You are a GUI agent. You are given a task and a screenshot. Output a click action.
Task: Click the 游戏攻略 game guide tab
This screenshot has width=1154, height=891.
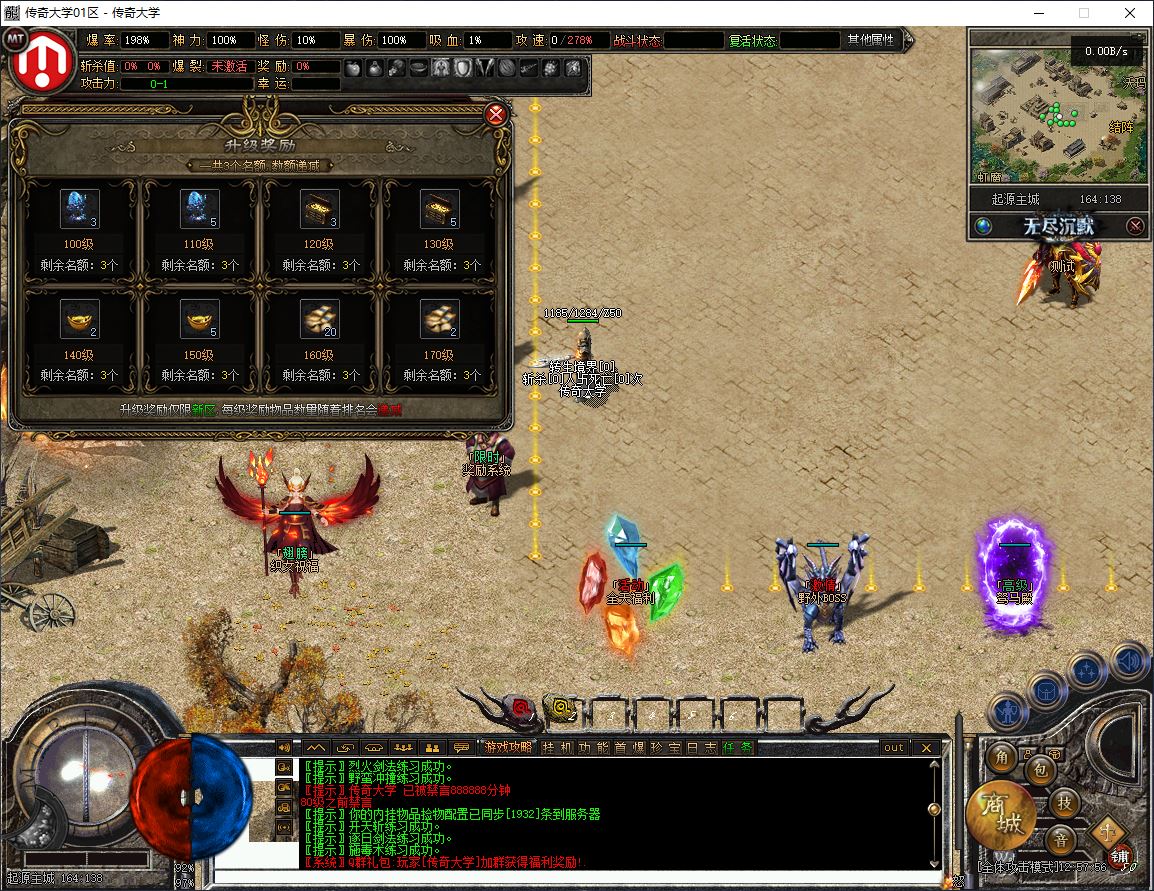tap(509, 747)
